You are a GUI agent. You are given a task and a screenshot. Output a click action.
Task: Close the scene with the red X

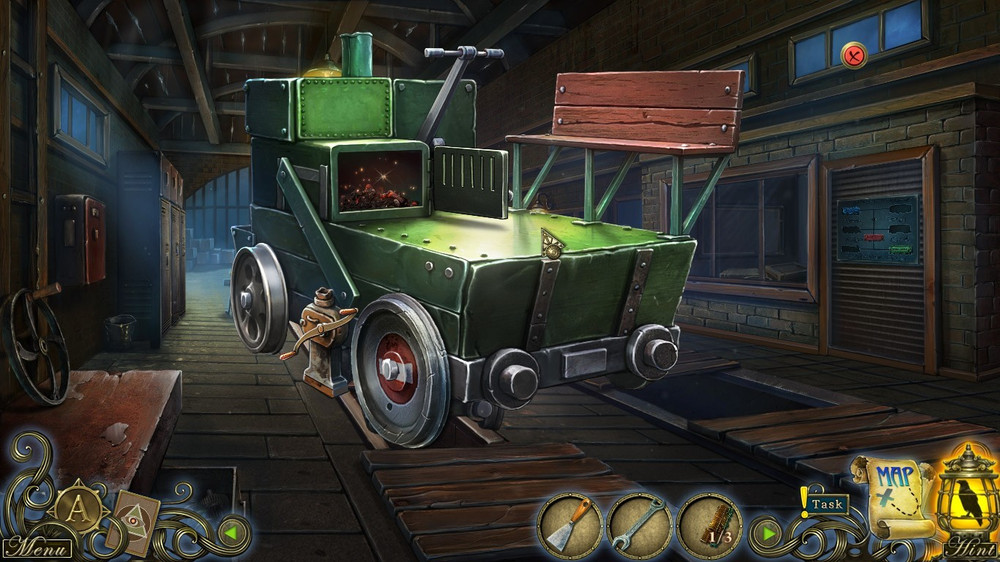pyautogui.click(x=853, y=55)
